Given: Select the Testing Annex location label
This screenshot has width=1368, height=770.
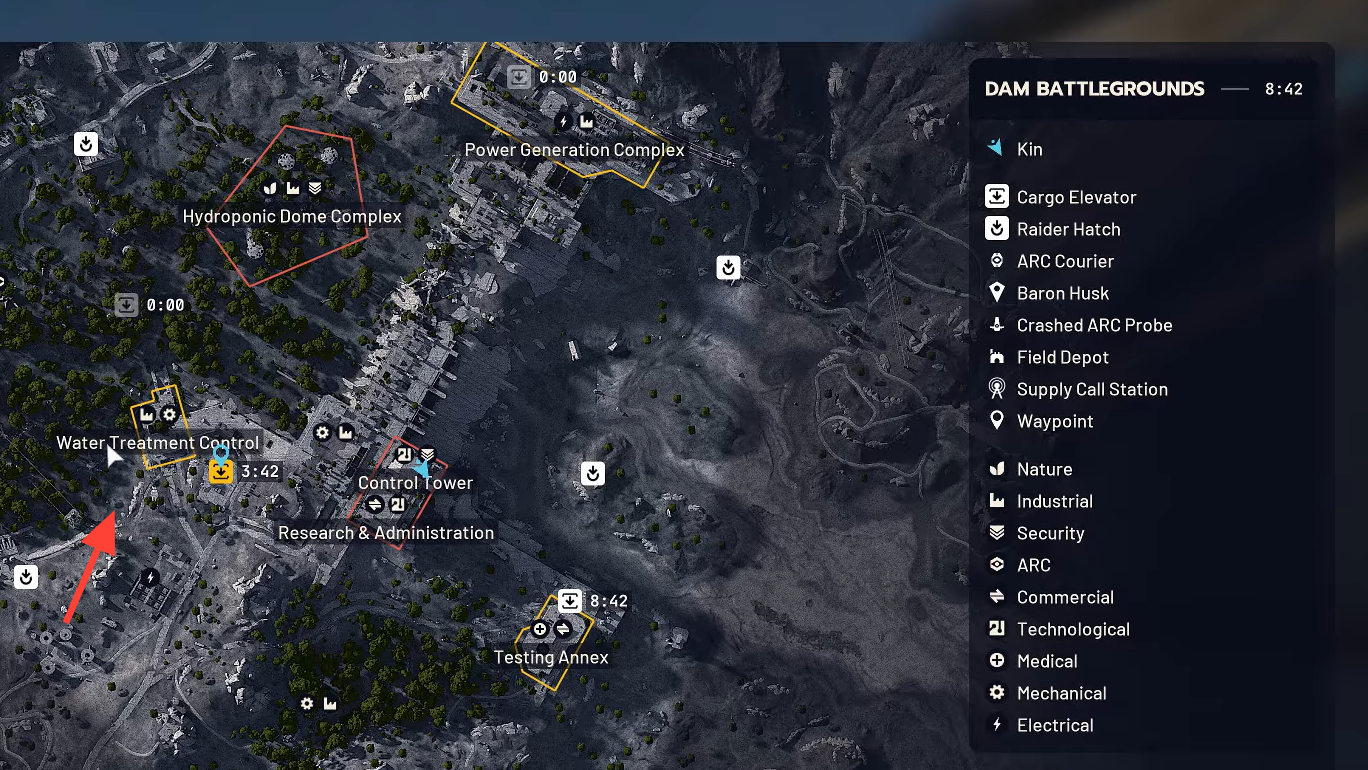Looking at the screenshot, I should (x=551, y=658).
